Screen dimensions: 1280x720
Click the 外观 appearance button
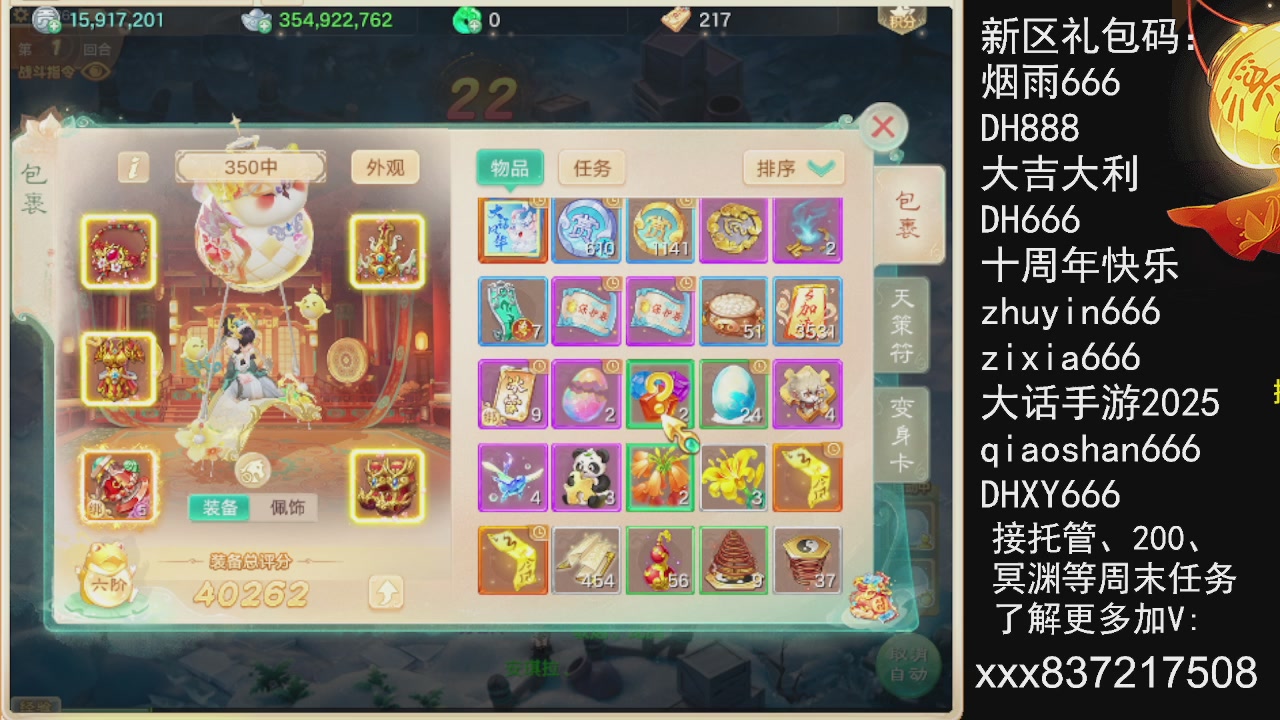[x=386, y=168]
